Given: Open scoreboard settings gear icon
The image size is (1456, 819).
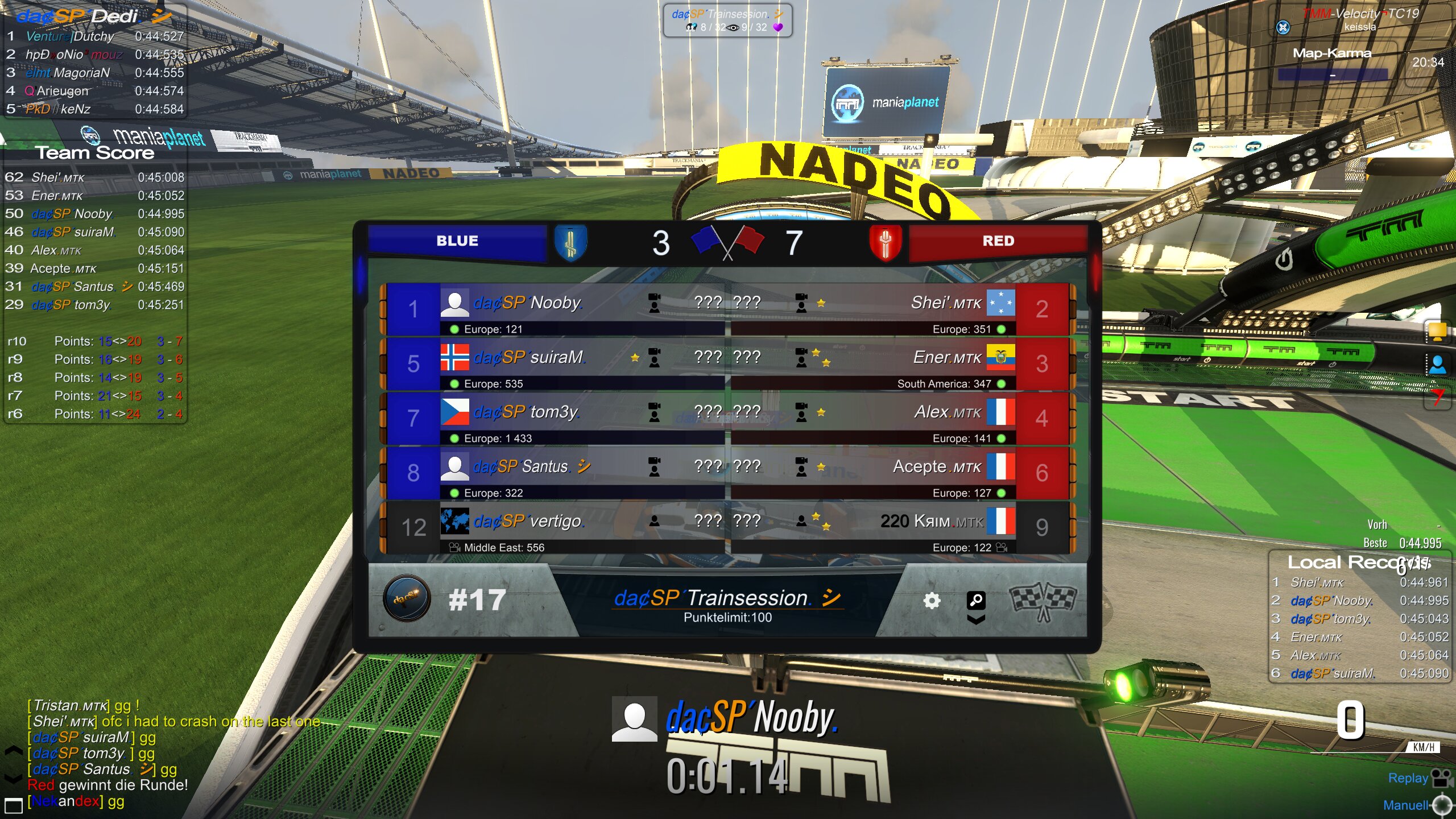Looking at the screenshot, I should (x=932, y=601).
